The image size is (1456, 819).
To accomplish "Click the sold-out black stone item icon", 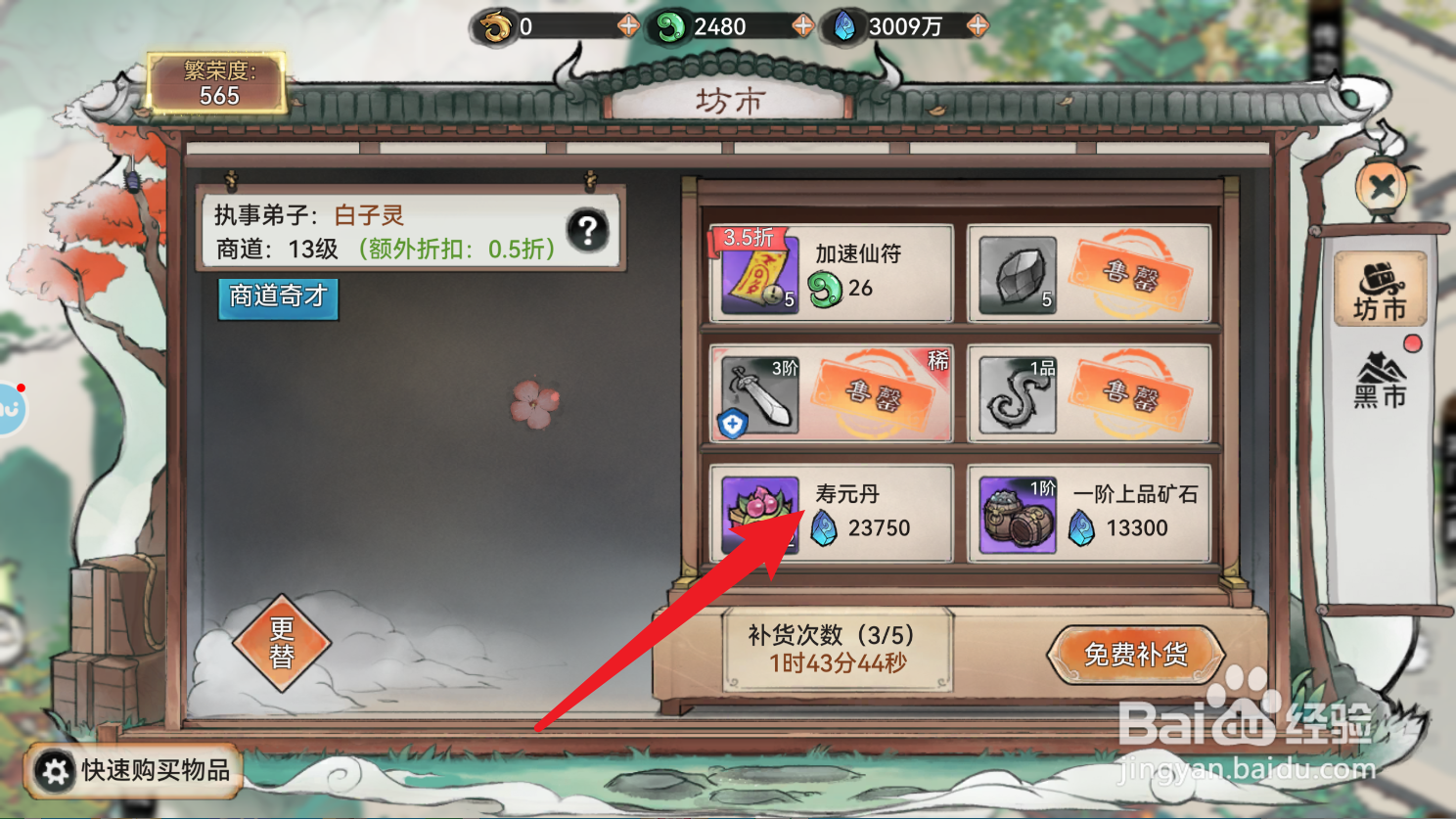I will tap(1018, 273).
